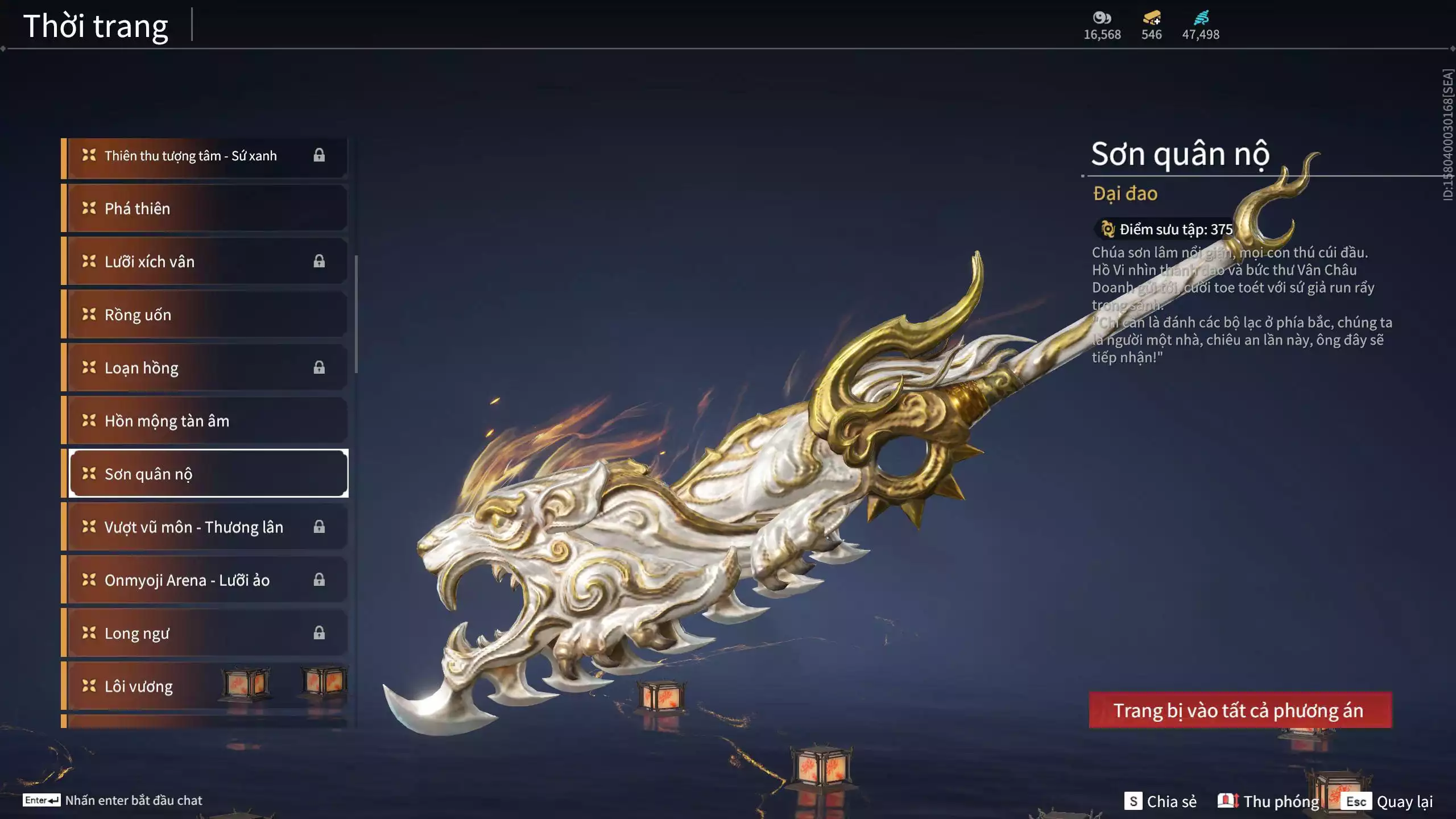Click the gold ingot currency icon showing 546
Image resolution: width=1456 pixels, height=819 pixels.
(x=1150, y=18)
